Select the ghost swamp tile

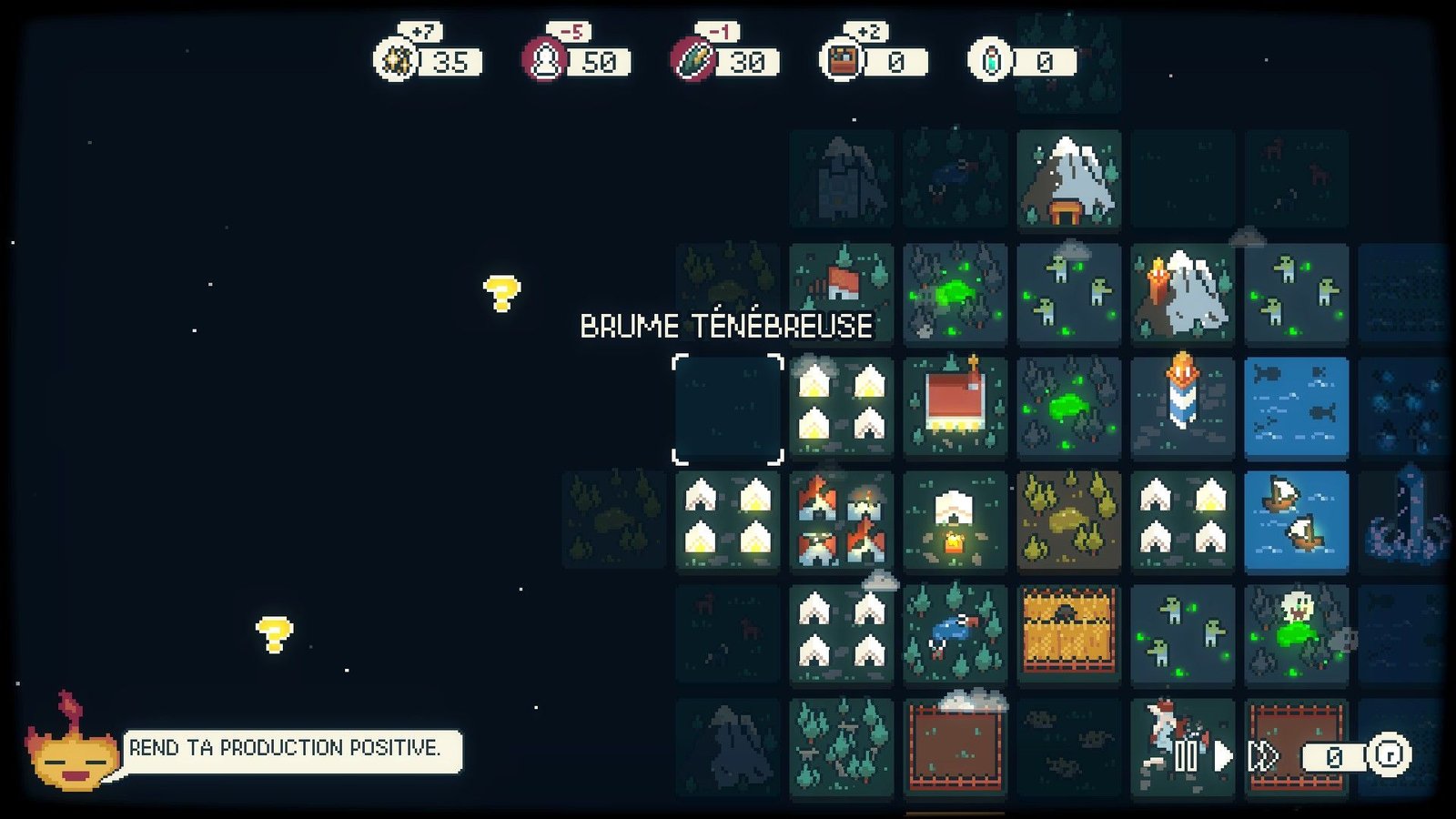pyautogui.click(x=1296, y=633)
